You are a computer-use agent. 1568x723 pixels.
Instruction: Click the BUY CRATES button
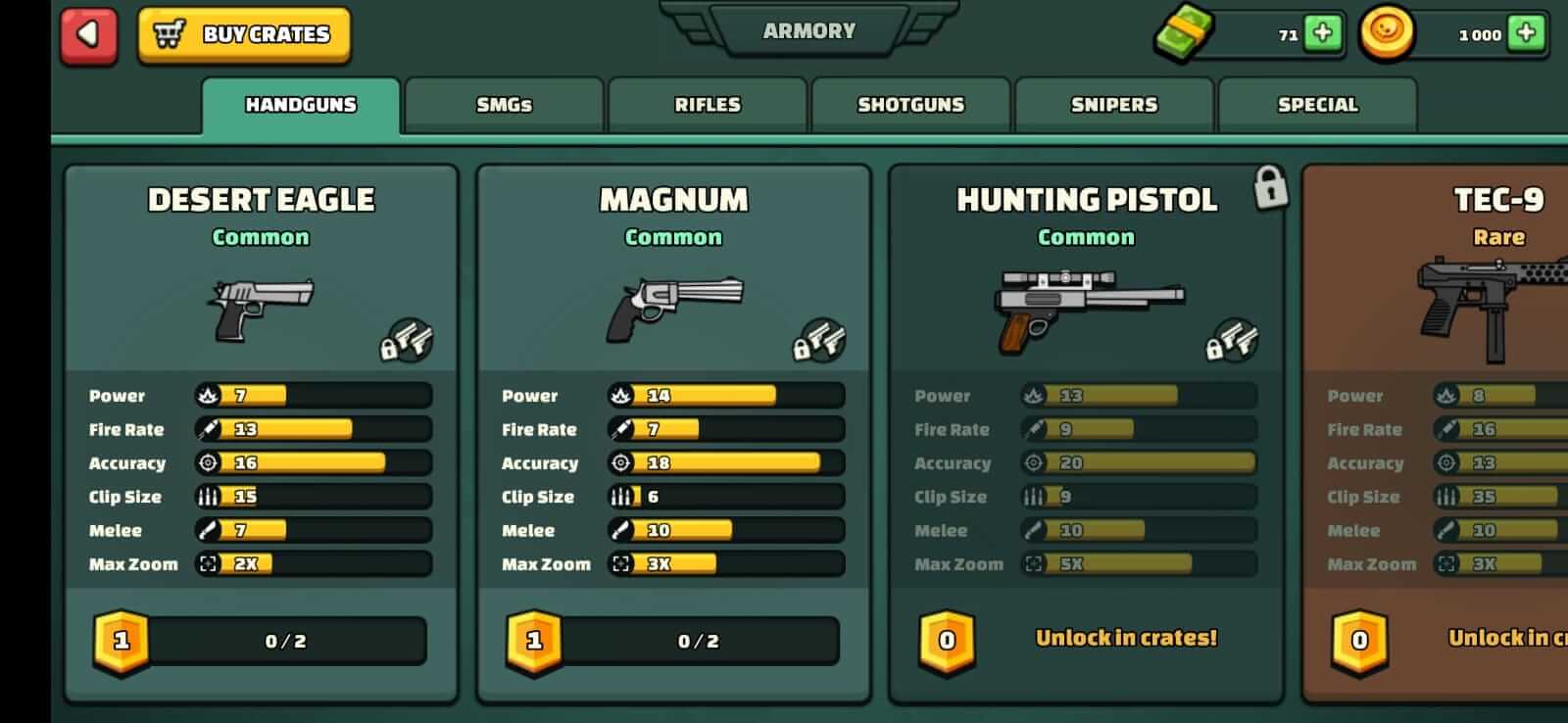click(x=243, y=34)
